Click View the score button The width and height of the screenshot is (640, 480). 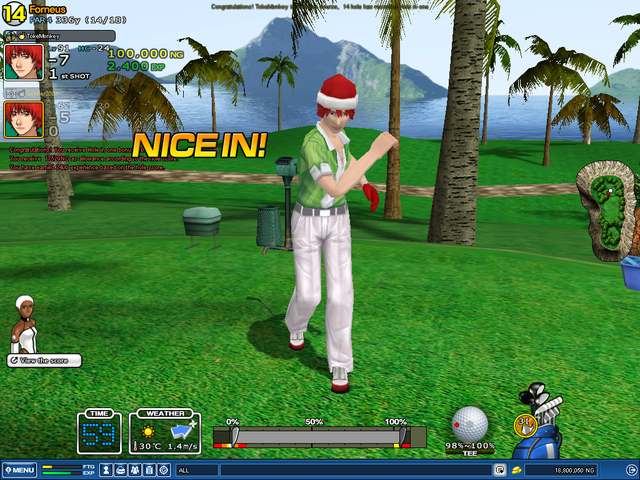click(44, 360)
